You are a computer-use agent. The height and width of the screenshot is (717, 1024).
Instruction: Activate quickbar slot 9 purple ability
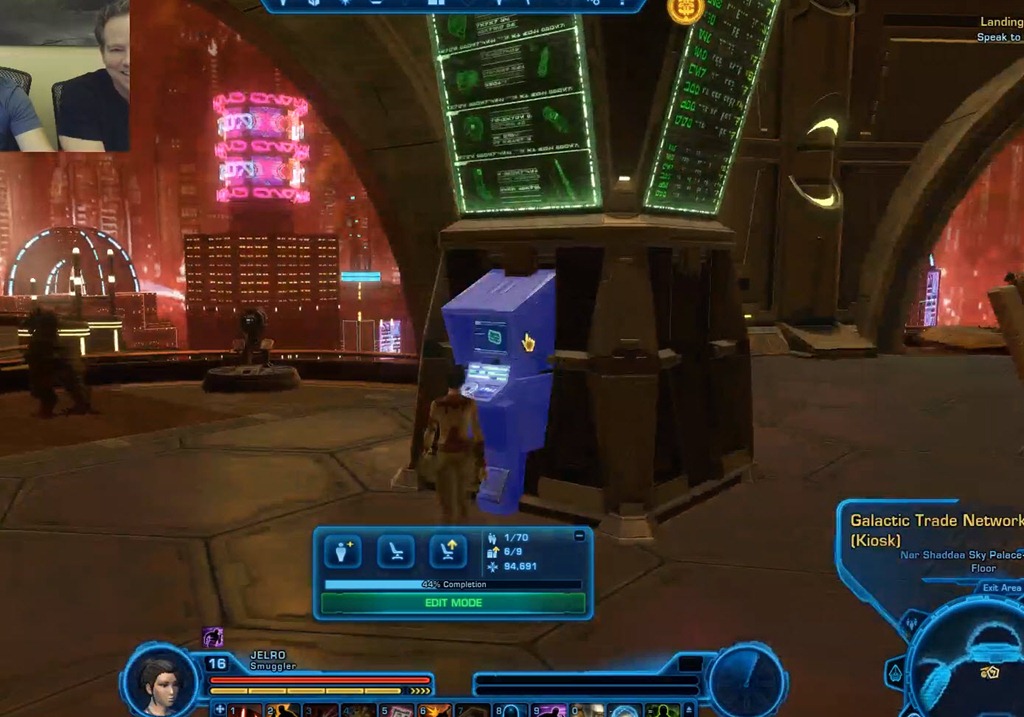point(552,711)
